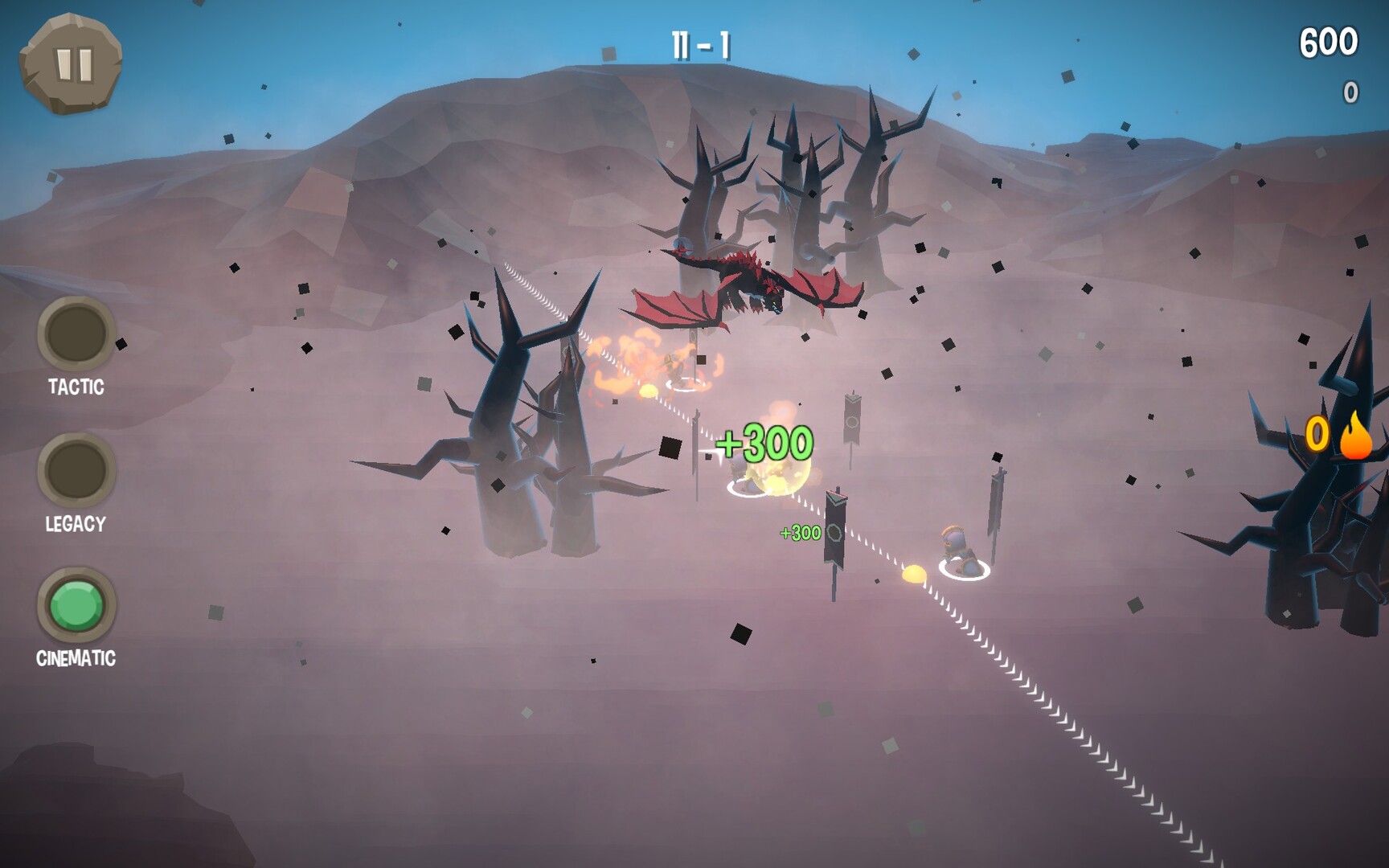Image resolution: width=1389 pixels, height=868 pixels.
Task: Click the white ring beneath the knight unit
Action: pos(965,568)
